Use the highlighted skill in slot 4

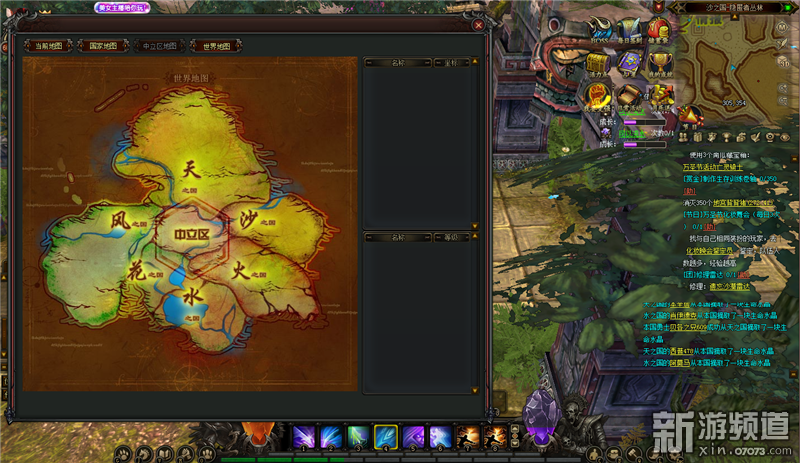tap(386, 437)
